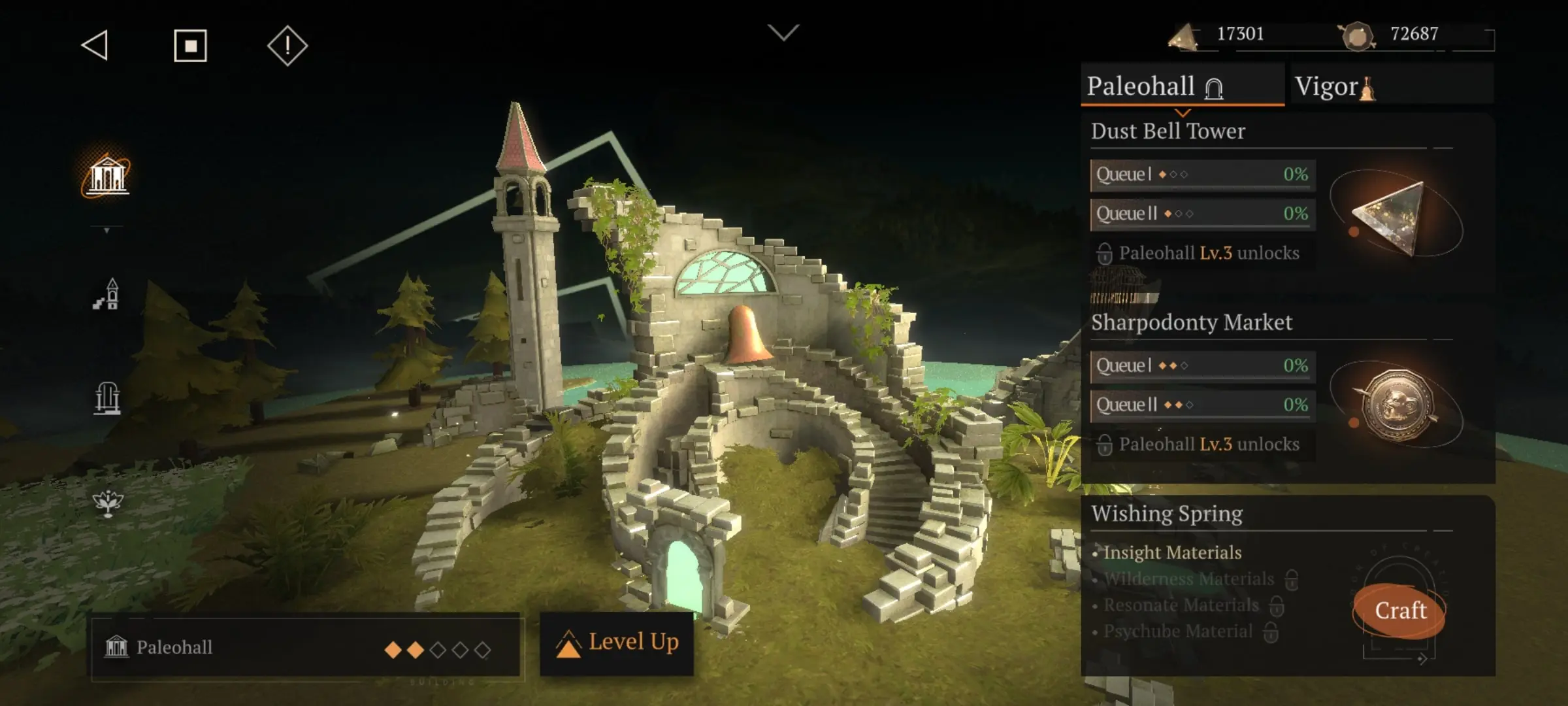Select Sharpodonty Market Queue I
The height and width of the screenshot is (706, 1568).
tap(1202, 366)
